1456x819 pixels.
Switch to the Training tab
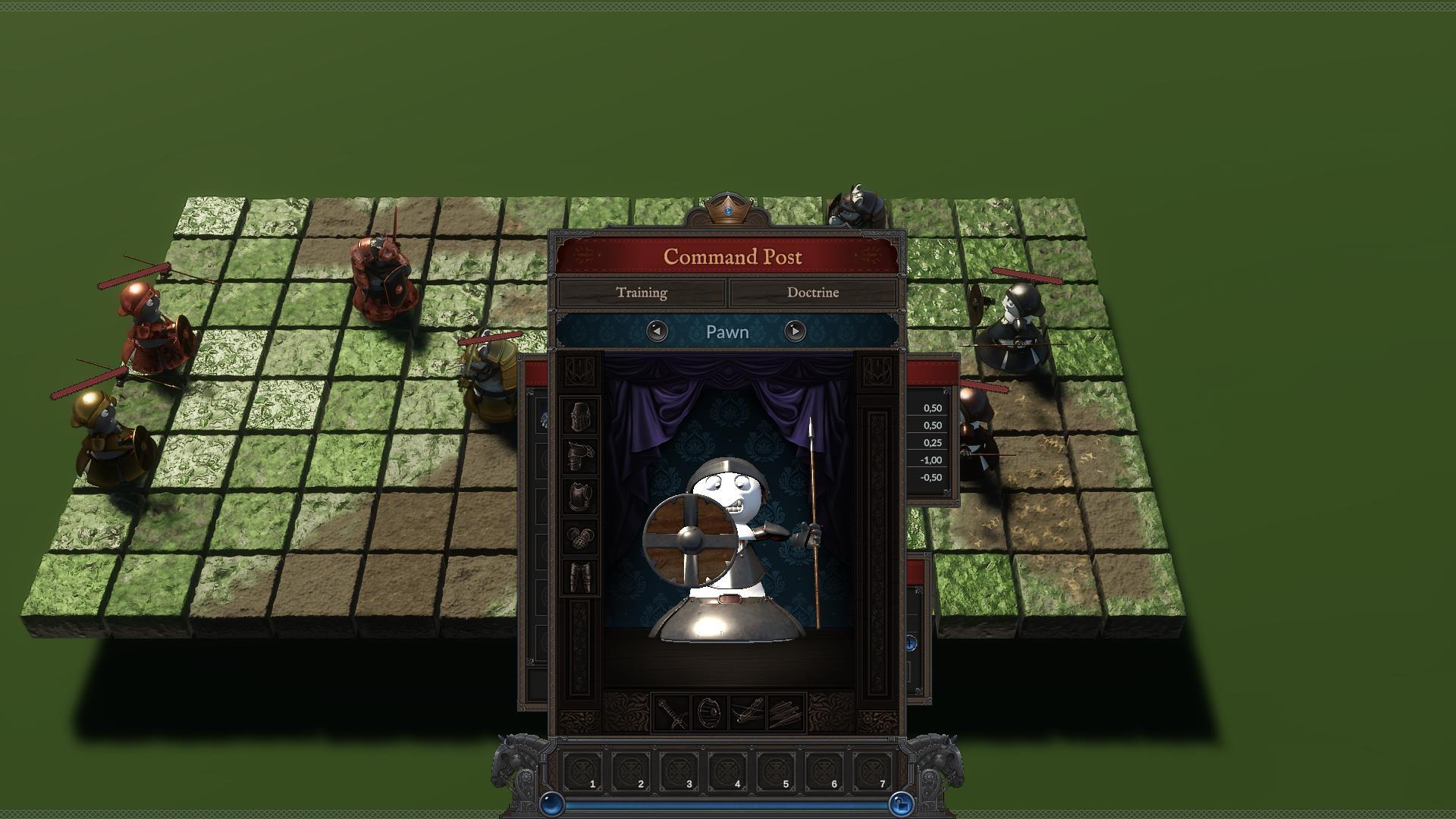[x=644, y=292]
